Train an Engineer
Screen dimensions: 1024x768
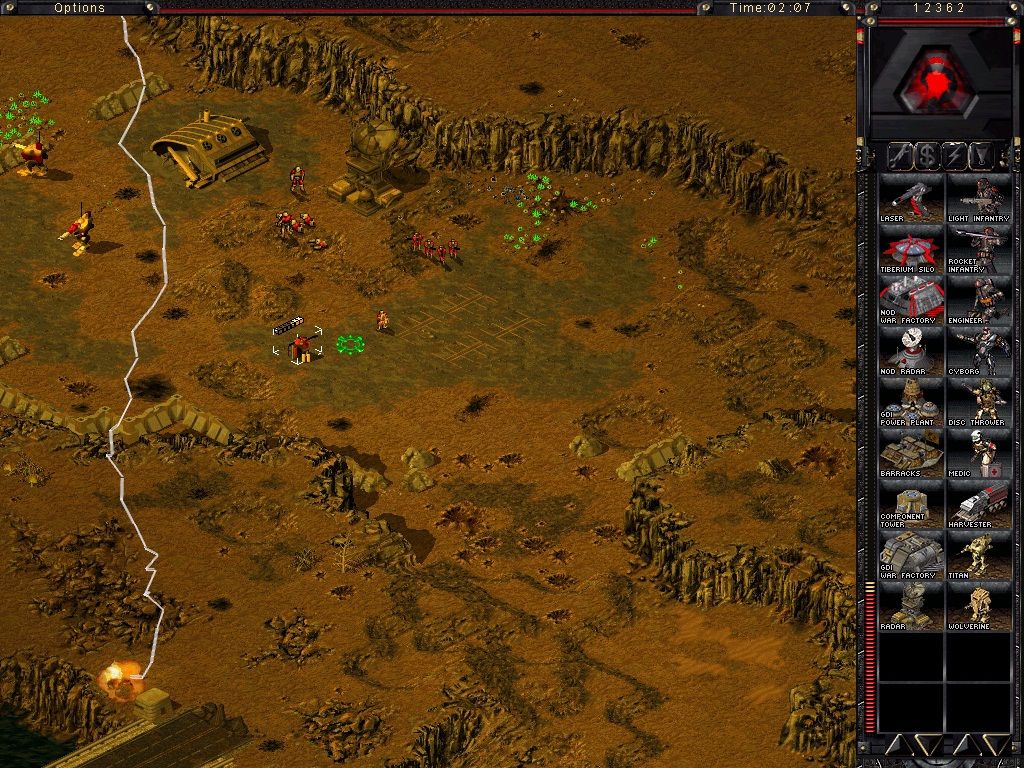pos(979,301)
